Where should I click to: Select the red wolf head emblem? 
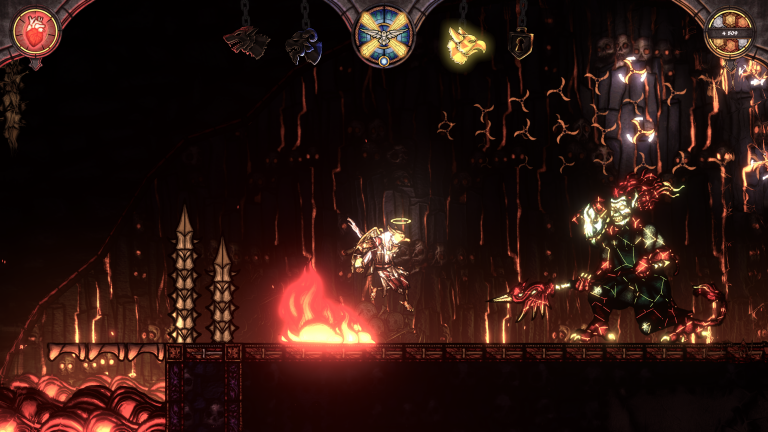(x=245, y=42)
